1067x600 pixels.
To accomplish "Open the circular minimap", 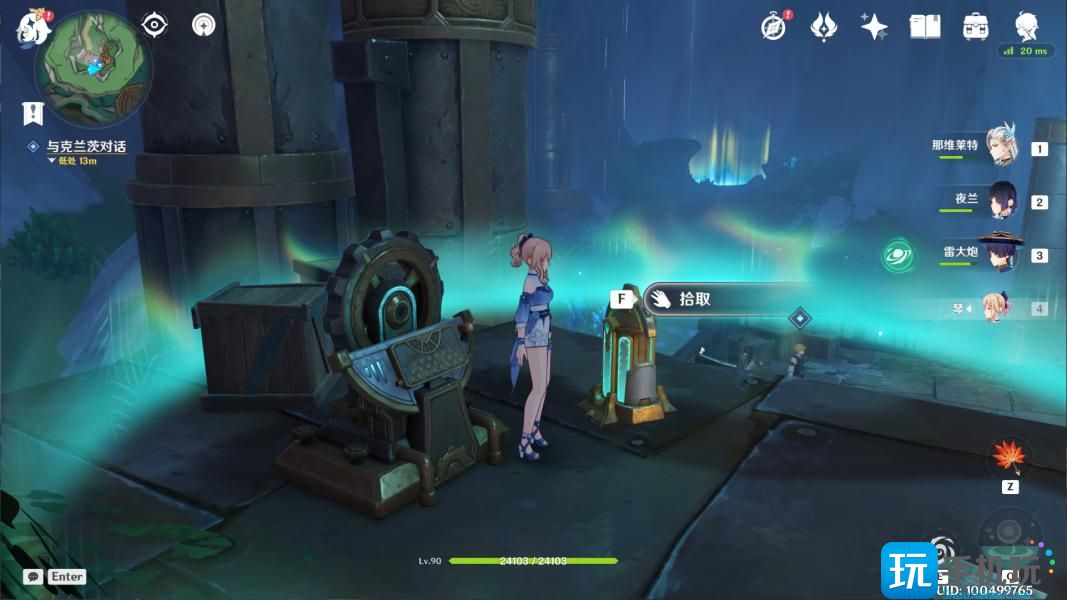I will [93, 68].
